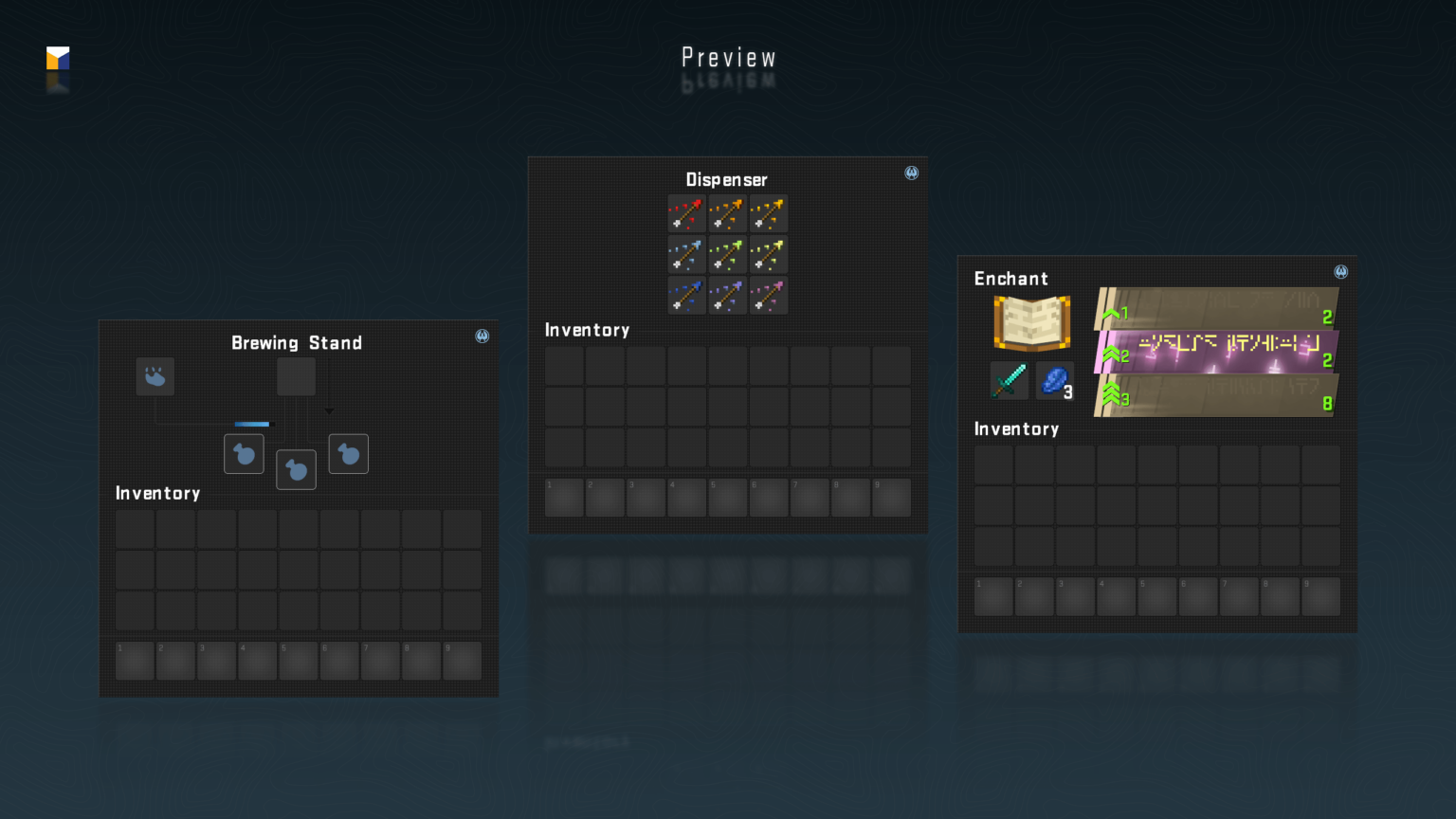This screenshot has width=1456, height=819.
Task: Pick the light blue tipped arrow
Action: tap(686, 255)
